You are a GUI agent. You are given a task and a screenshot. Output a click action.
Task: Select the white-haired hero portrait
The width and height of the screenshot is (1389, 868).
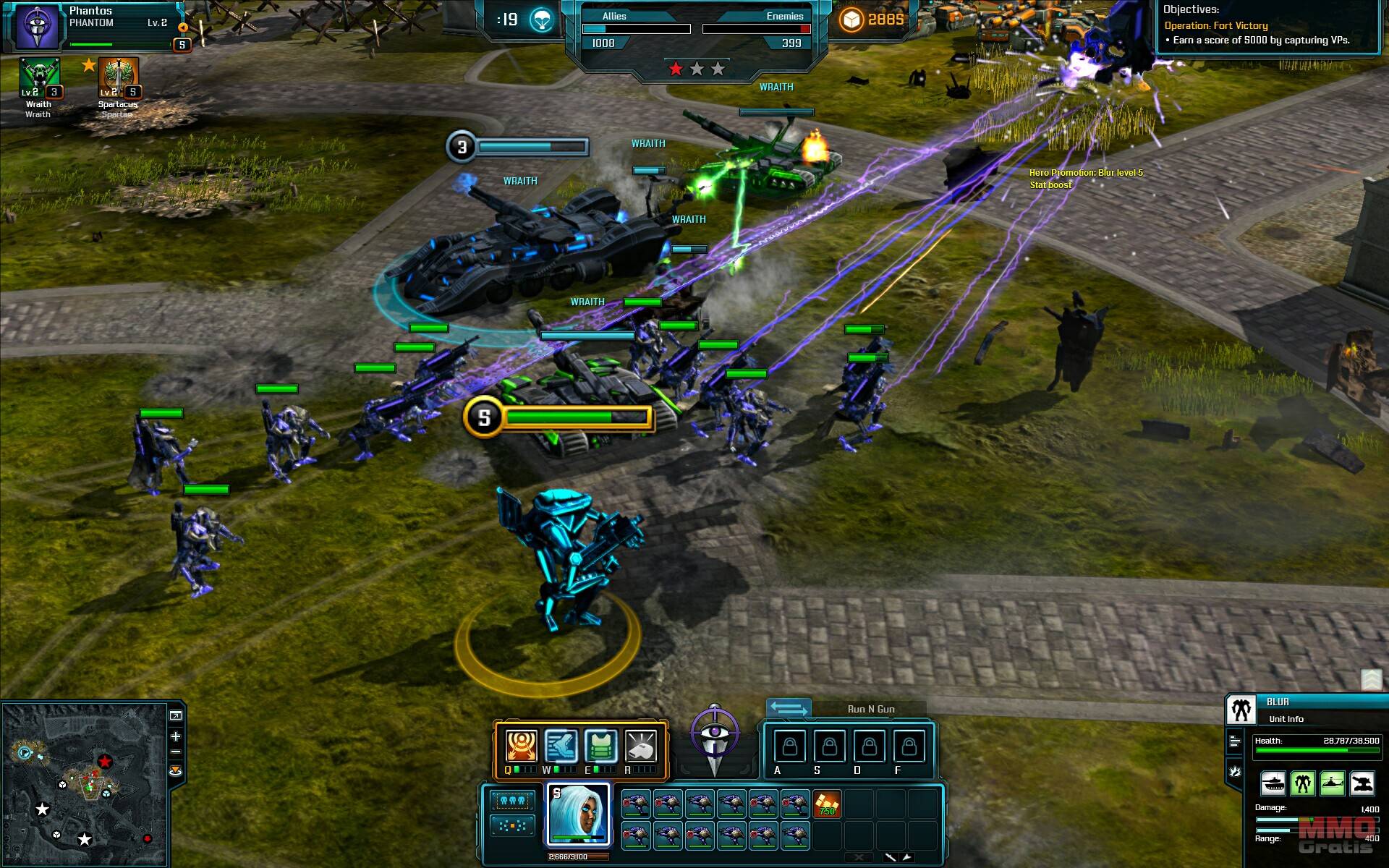coord(578,814)
